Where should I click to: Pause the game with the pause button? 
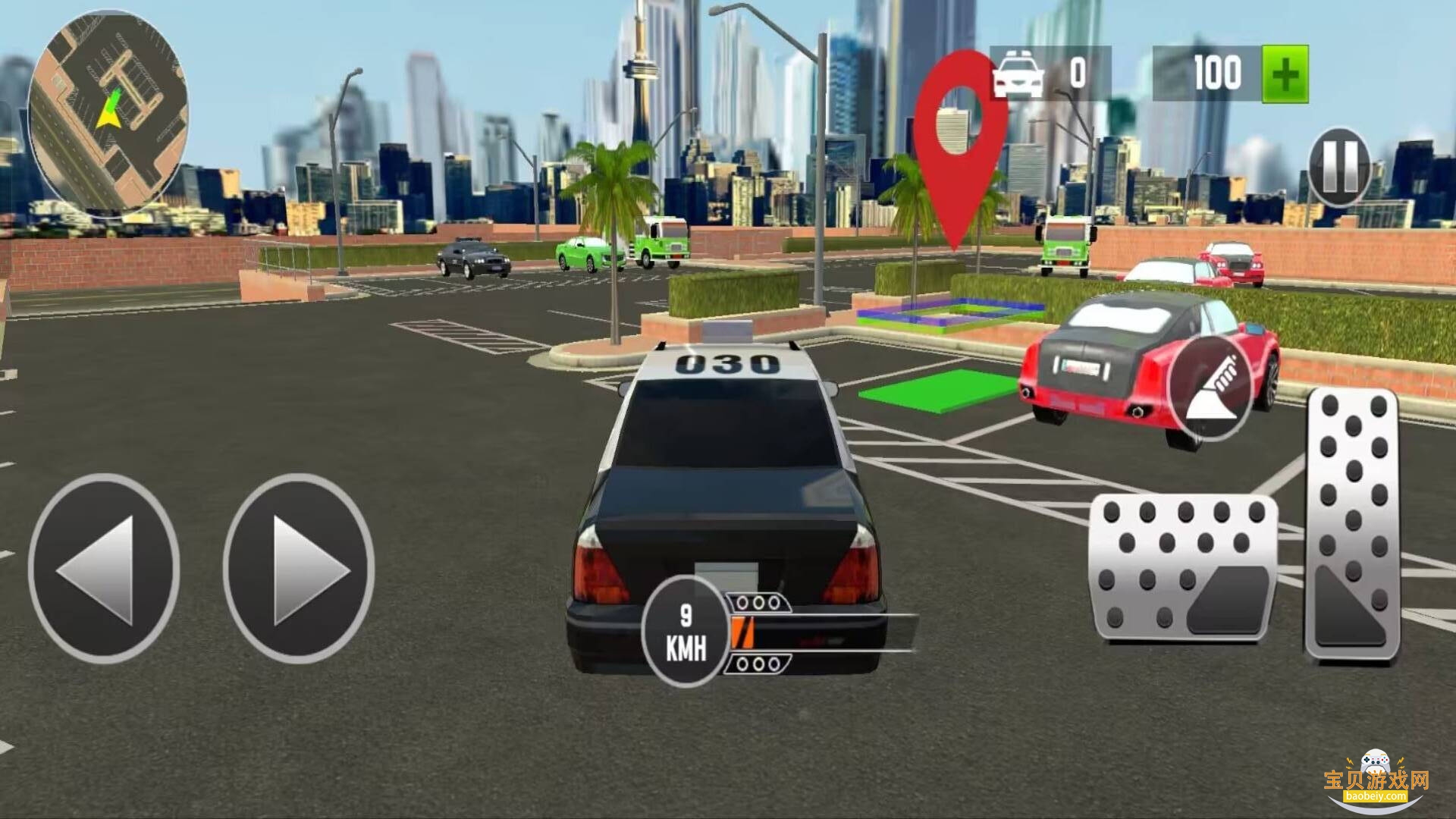pyautogui.click(x=1339, y=168)
